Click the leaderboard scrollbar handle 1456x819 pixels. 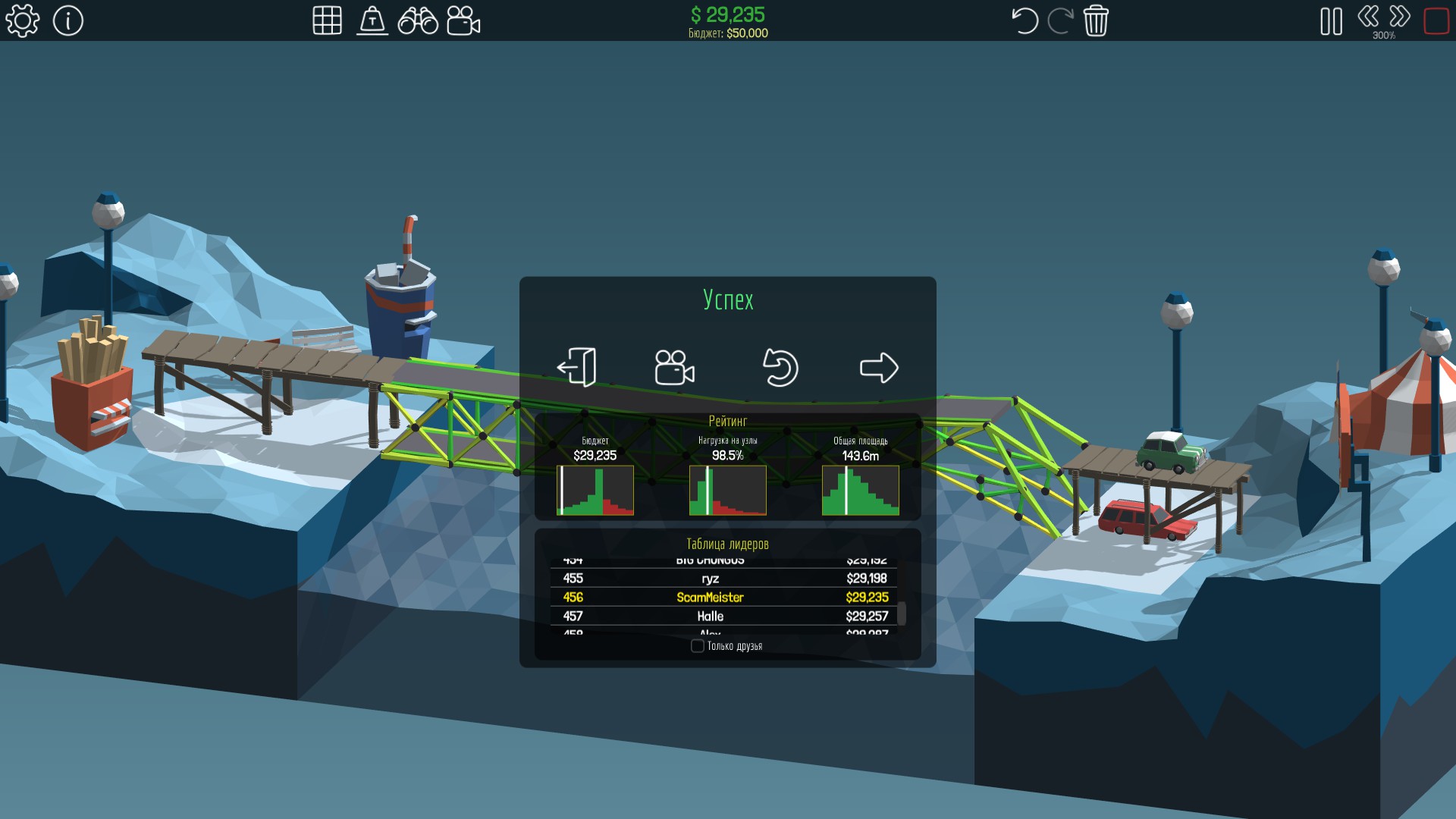tap(902, 613)
